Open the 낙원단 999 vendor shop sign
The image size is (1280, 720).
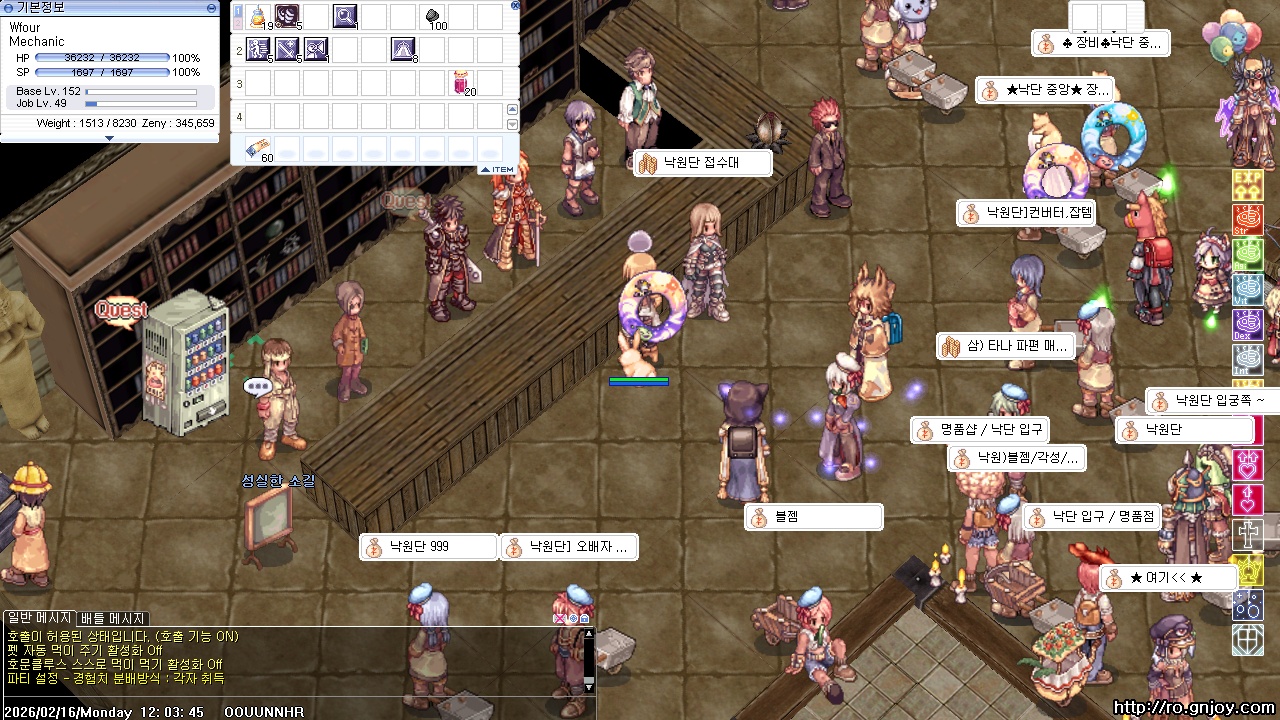coord(429,547)
